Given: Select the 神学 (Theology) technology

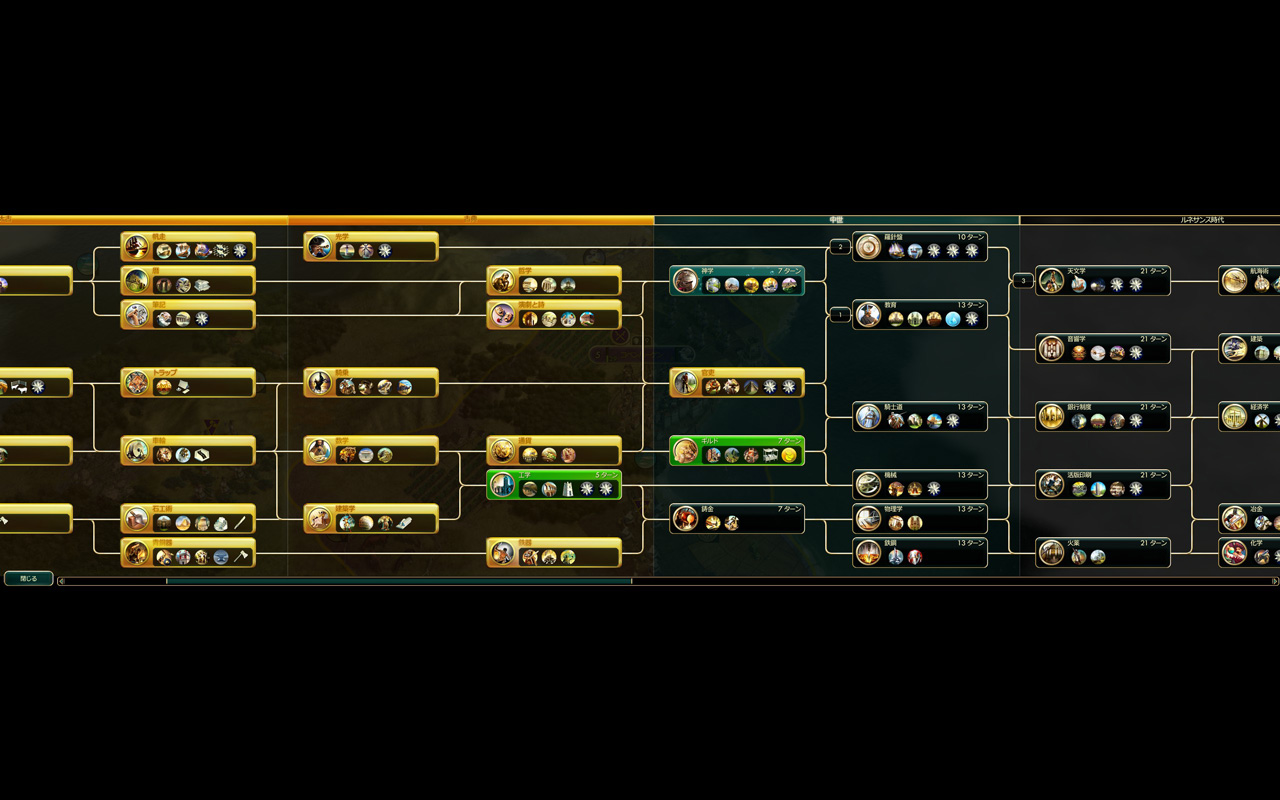Looking at the screenshot, I should click(x=737, y=280).
